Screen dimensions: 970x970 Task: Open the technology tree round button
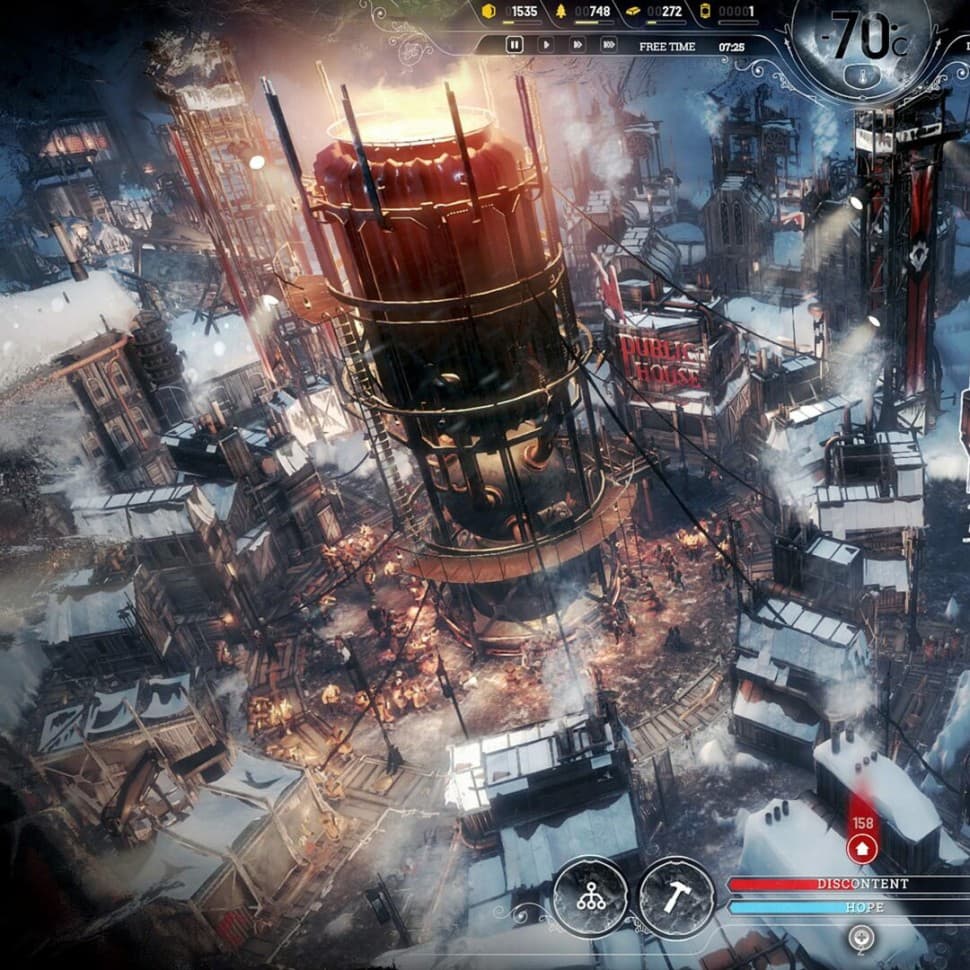point(590,896)
